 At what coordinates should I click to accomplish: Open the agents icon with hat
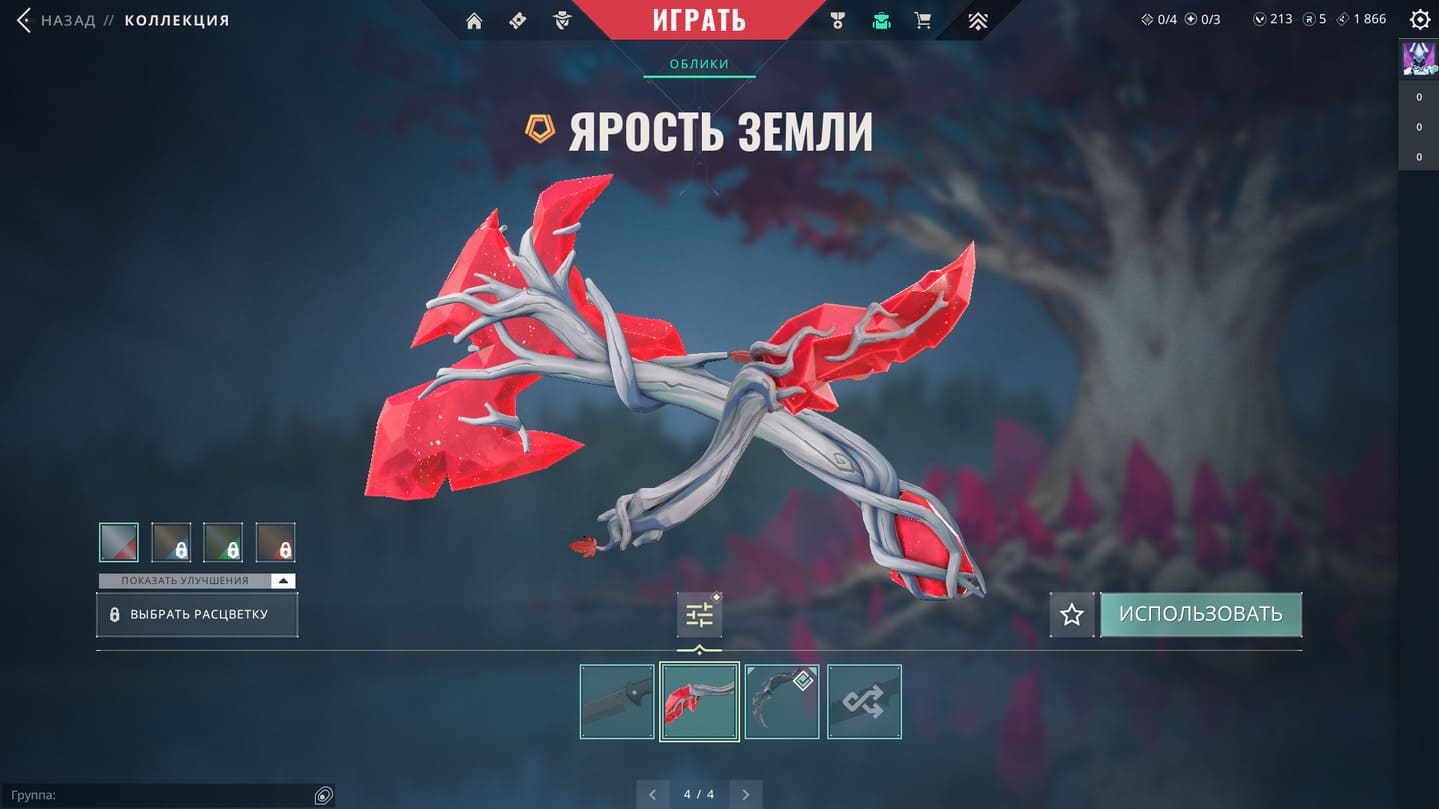[x=562, y=21]
